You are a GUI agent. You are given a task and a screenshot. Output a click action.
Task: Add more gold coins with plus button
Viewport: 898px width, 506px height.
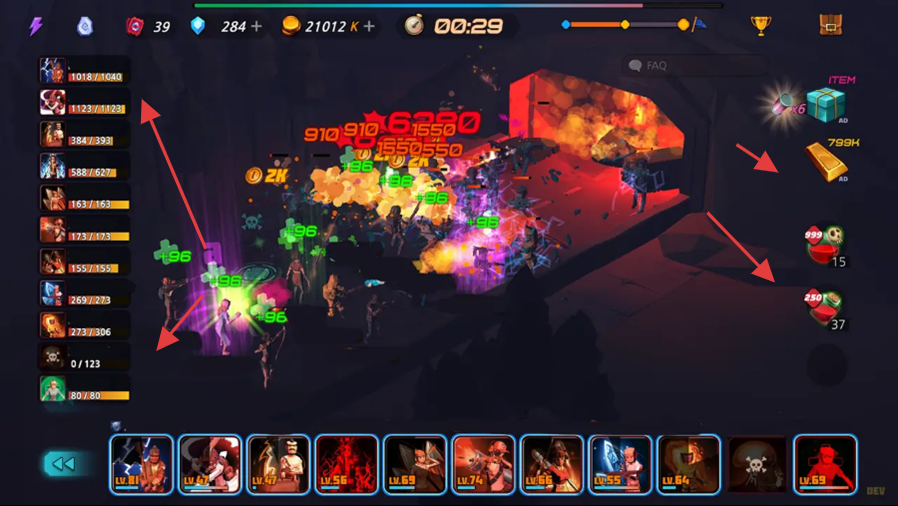click(x=370, y=27)
